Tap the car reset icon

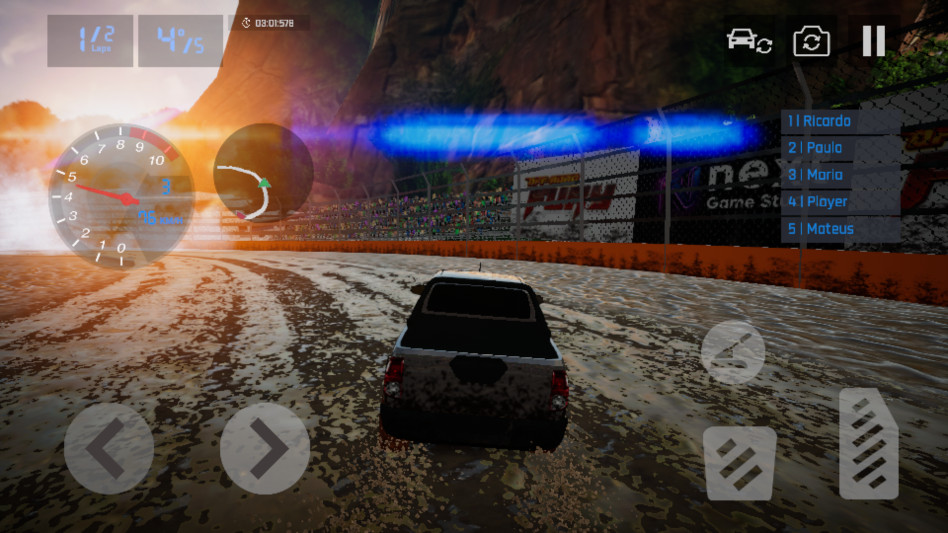pos(748,41)
